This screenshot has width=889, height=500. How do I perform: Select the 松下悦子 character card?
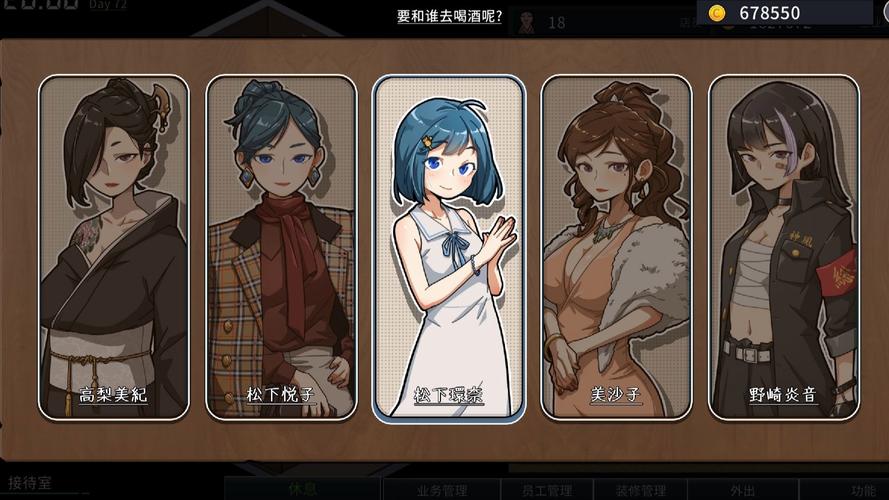click(x=281, y=246)
